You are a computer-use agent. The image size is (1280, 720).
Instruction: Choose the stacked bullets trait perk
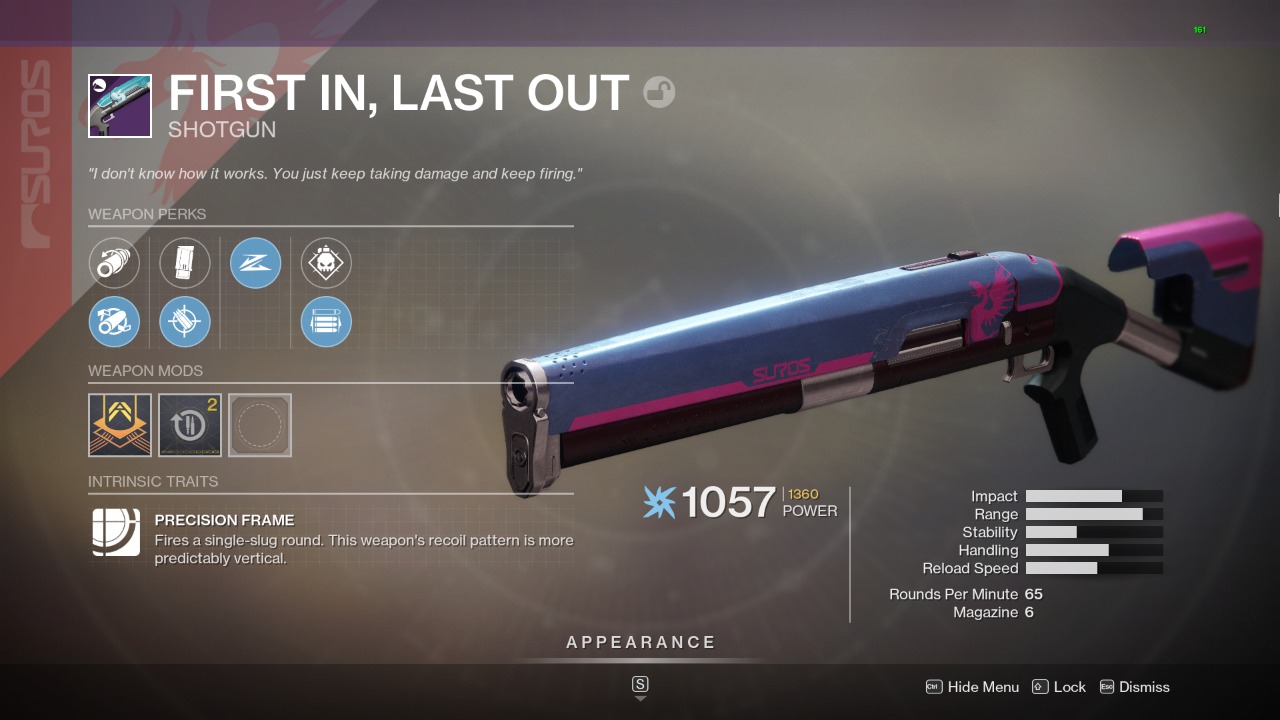pyautogui.click(x=326, y=322)
